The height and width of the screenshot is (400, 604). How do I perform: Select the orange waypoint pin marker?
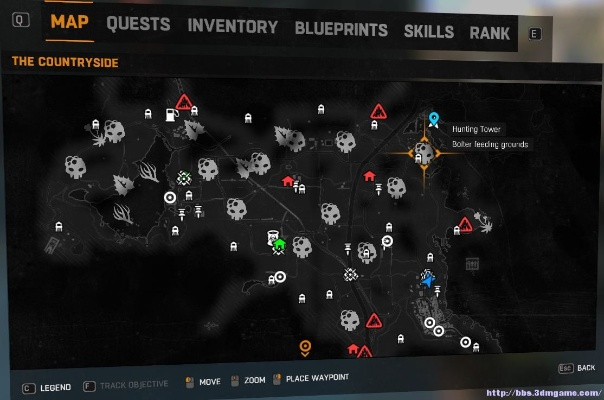point(306,348)
